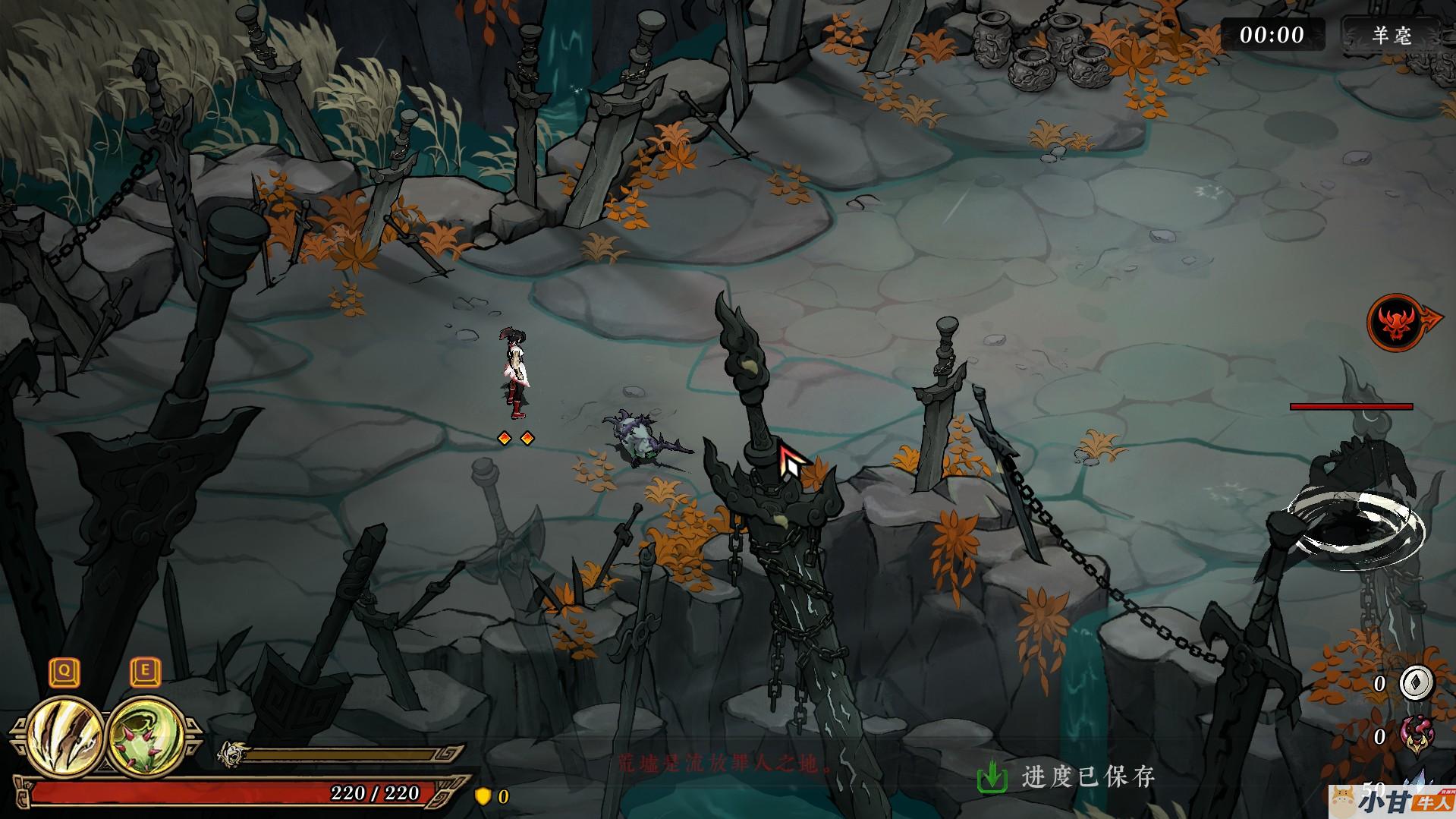Click the red demon skull indicator
This screenshot has height=819, width=1456.
(1395, 323)
